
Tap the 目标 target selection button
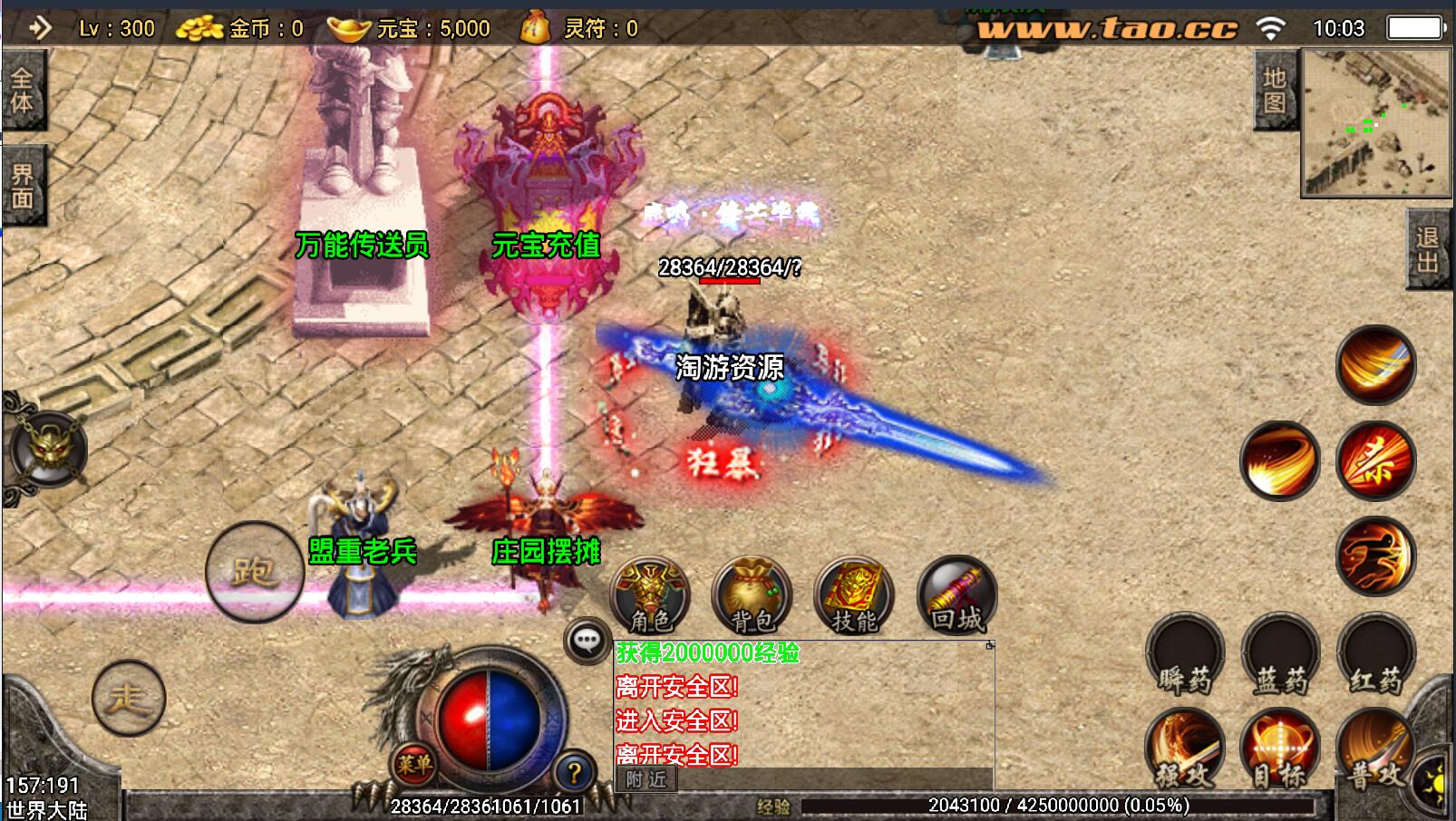click(x=1279, y=749)
